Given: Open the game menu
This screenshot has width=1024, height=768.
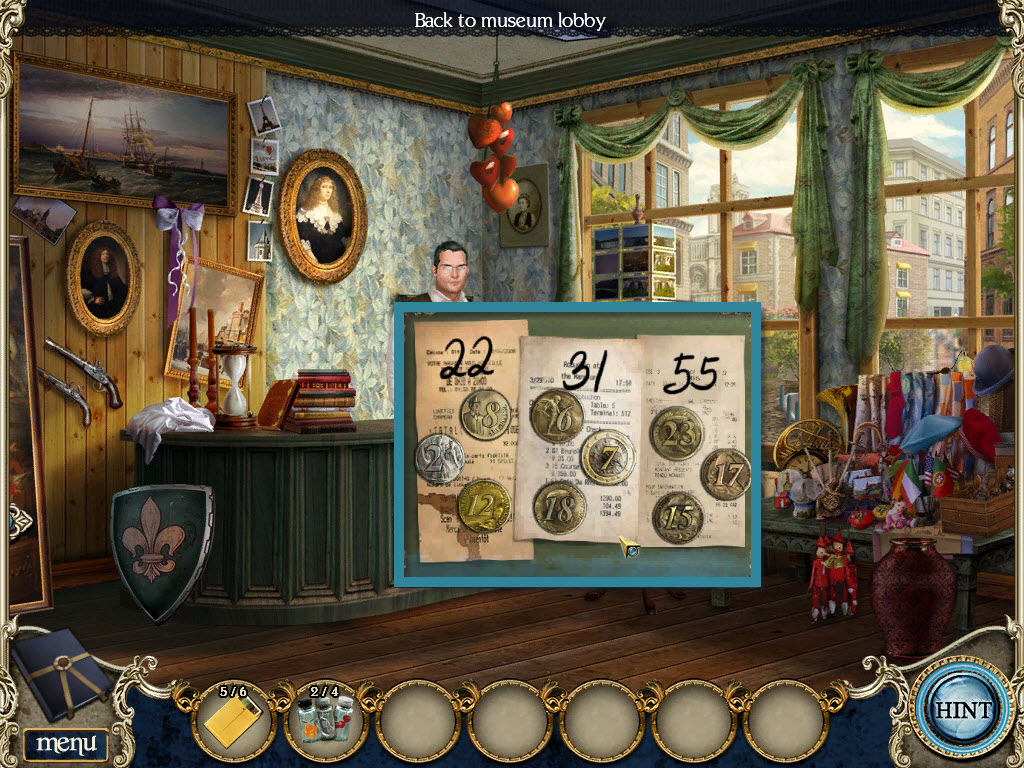Looking at the screenshot, I should pos(66,743).
